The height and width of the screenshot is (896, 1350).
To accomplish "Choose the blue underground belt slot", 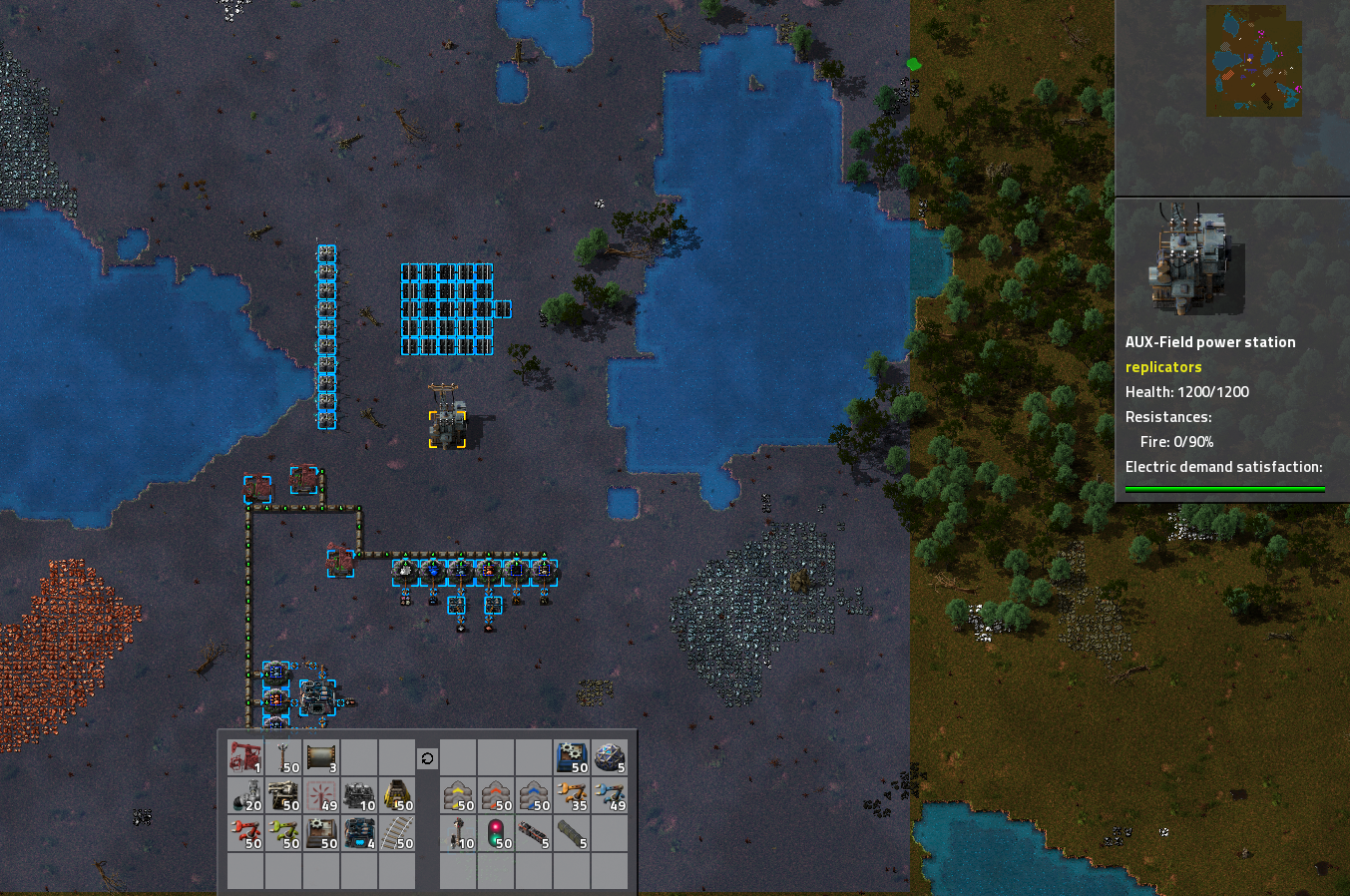I will [x=534, y=796].
